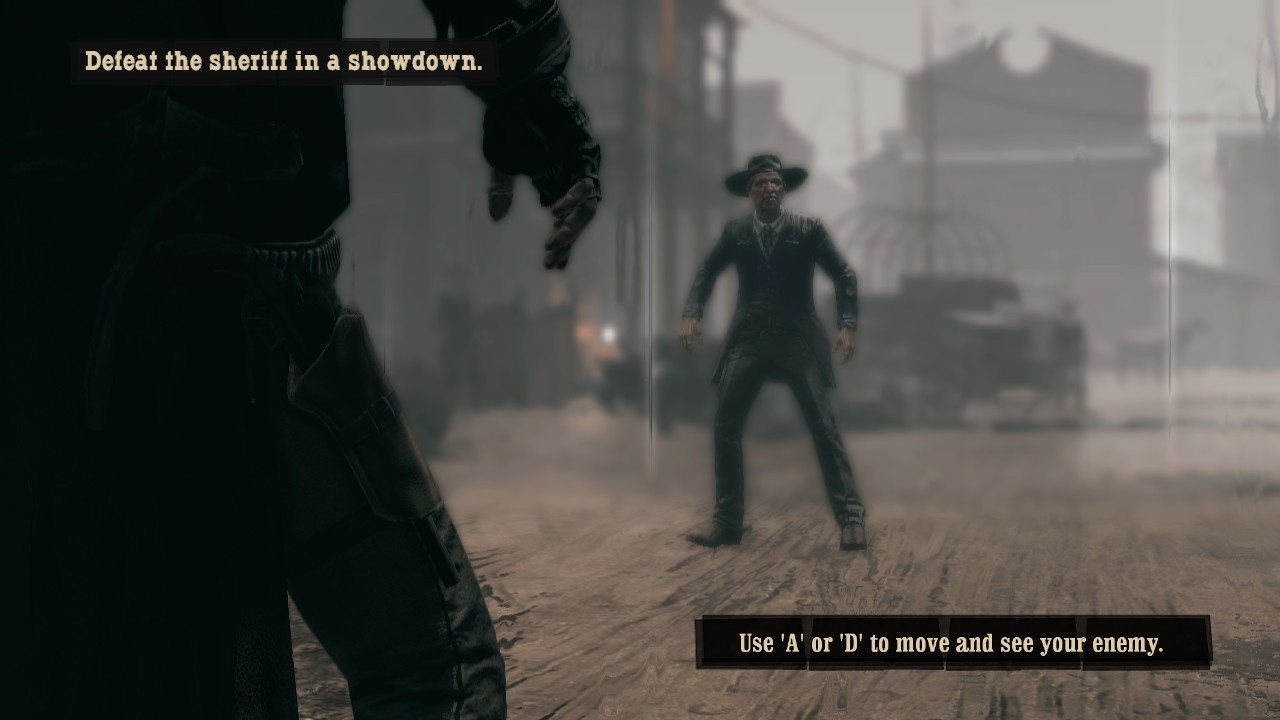Click the letter 'A' in the control hint
This screenshot has width=1280, height=720.
tap(789, 643)
